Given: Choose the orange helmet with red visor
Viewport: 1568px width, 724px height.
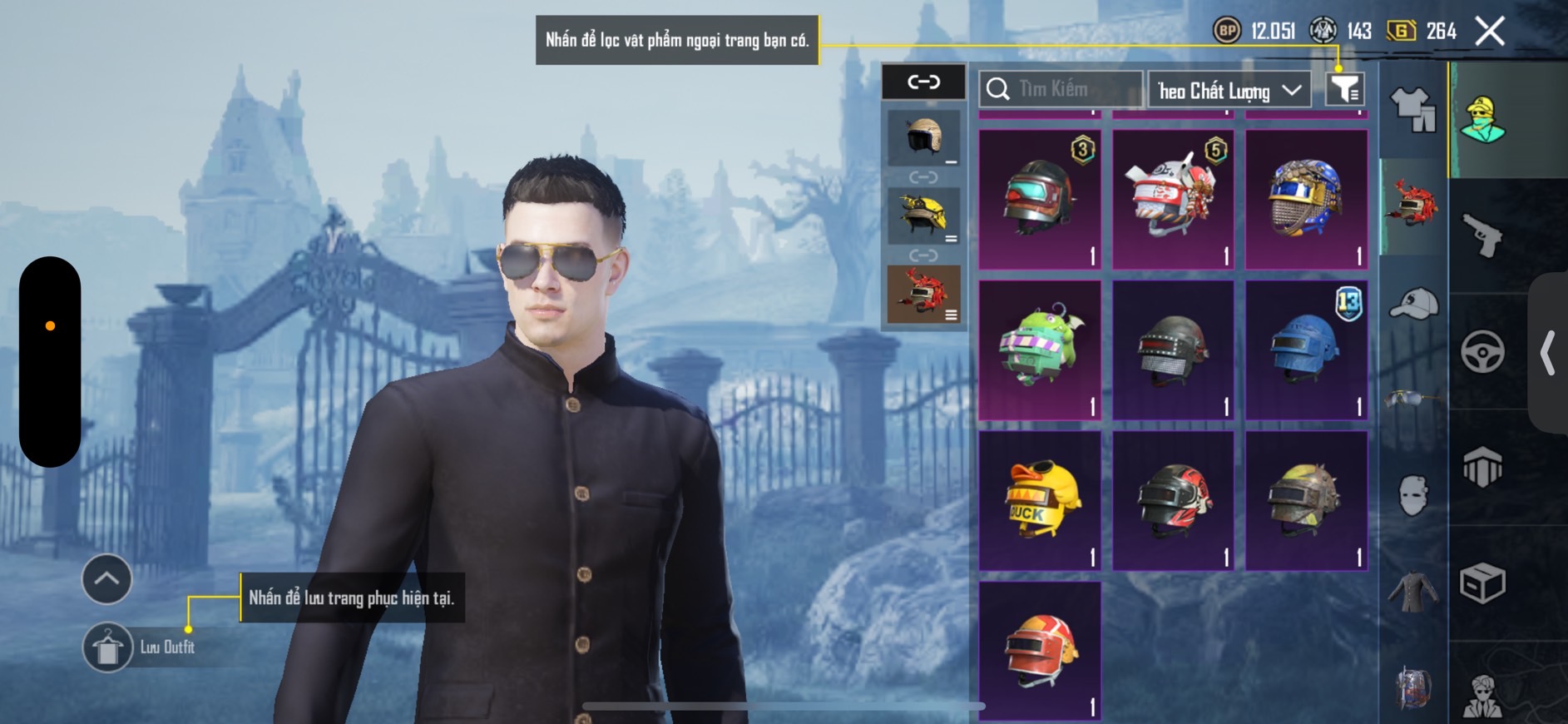Looking at the screenshot, I should (1040, 651).
